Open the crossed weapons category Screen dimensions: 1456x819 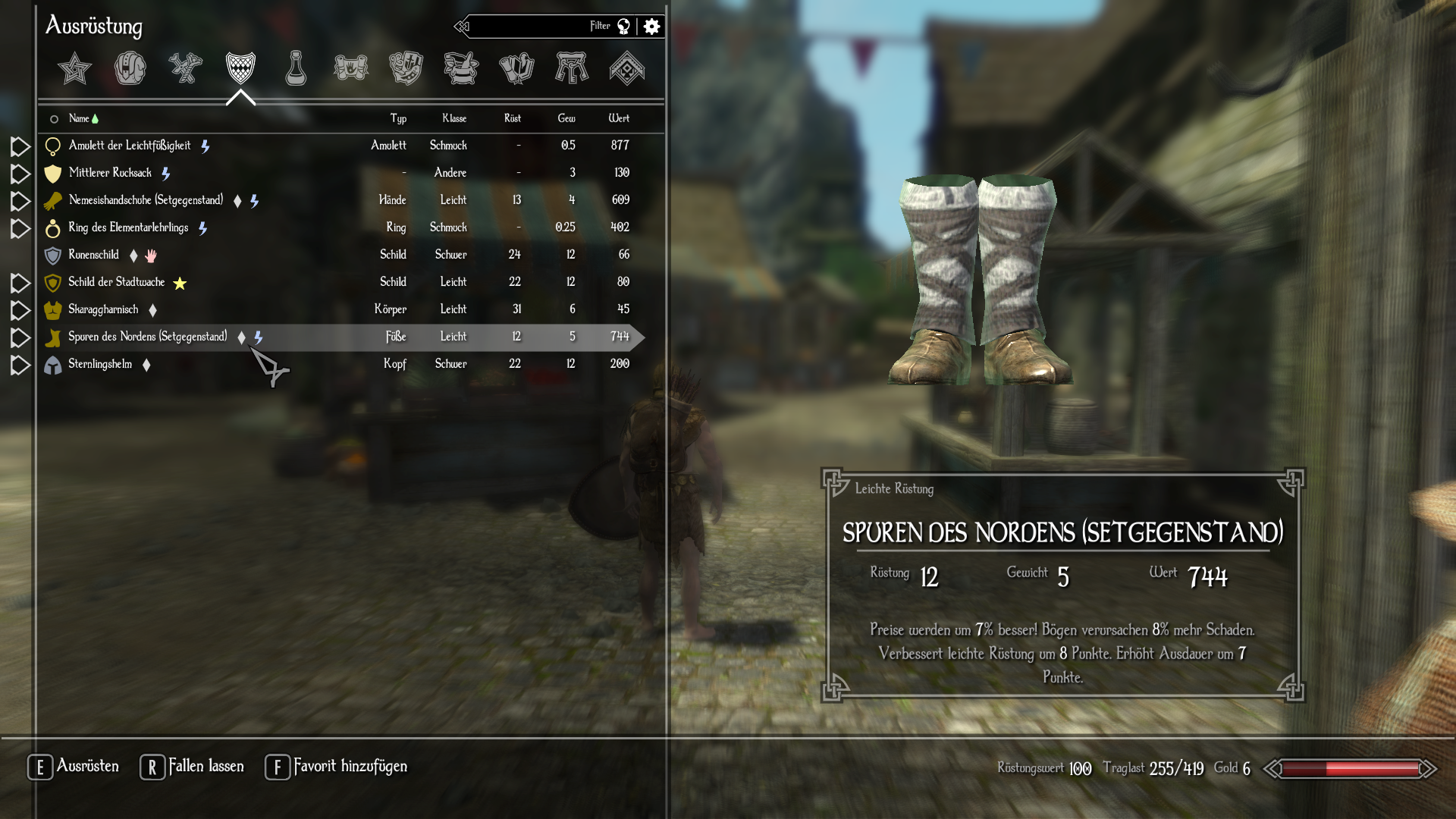point(185,68)
